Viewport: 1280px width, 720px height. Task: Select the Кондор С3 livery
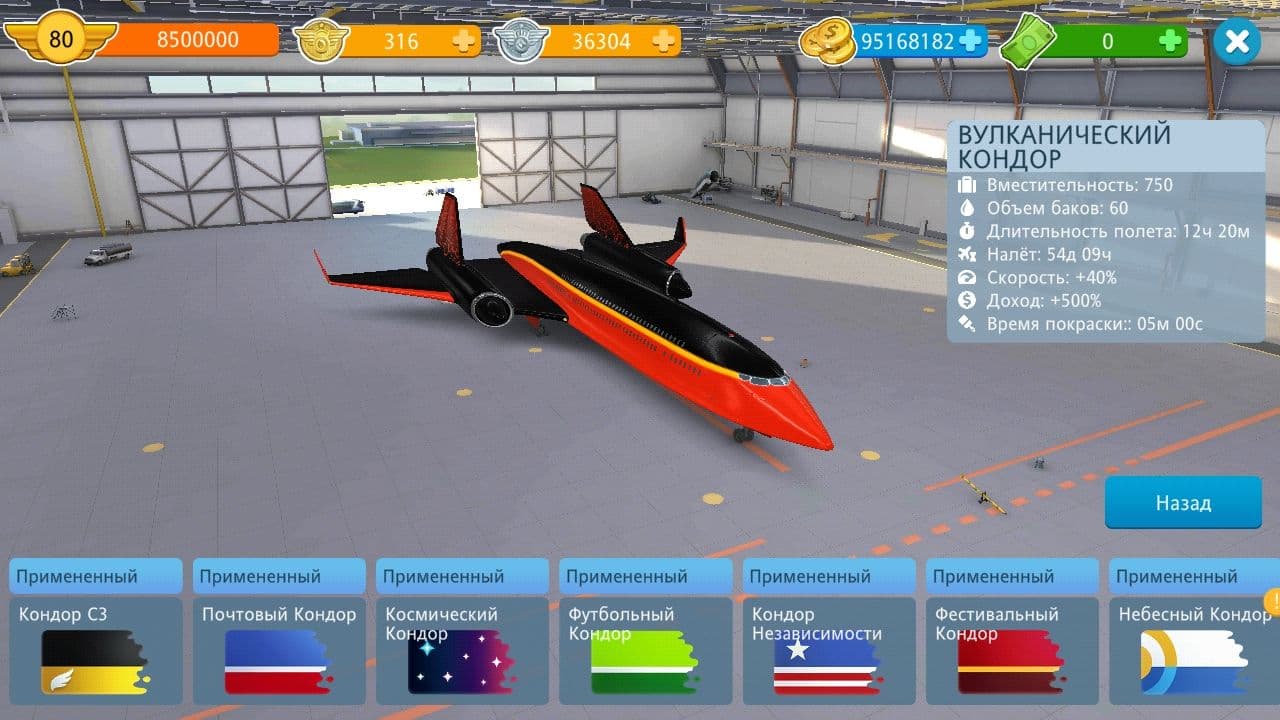(x=96, y=650)
